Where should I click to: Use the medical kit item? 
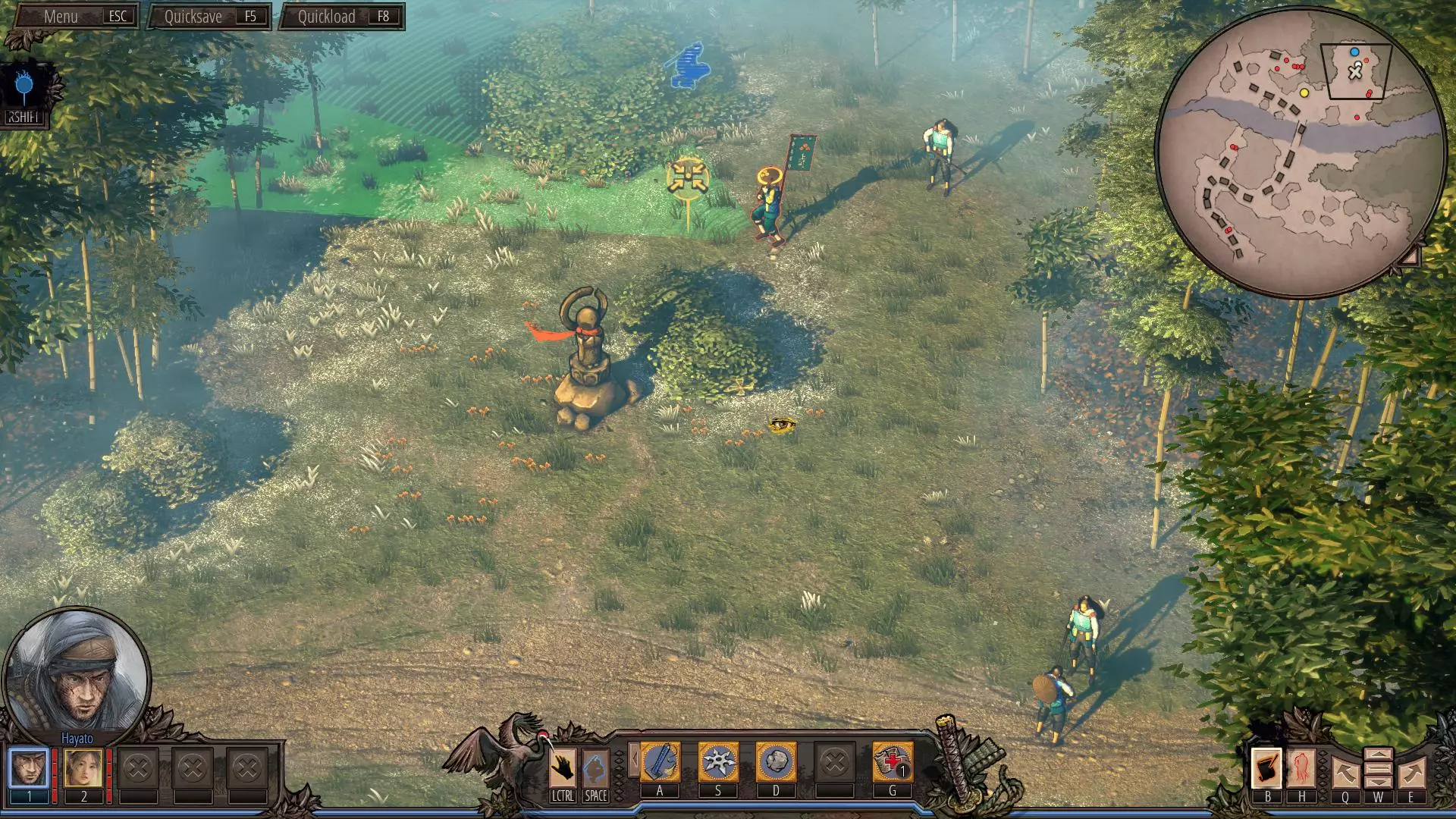click(892, 762)
